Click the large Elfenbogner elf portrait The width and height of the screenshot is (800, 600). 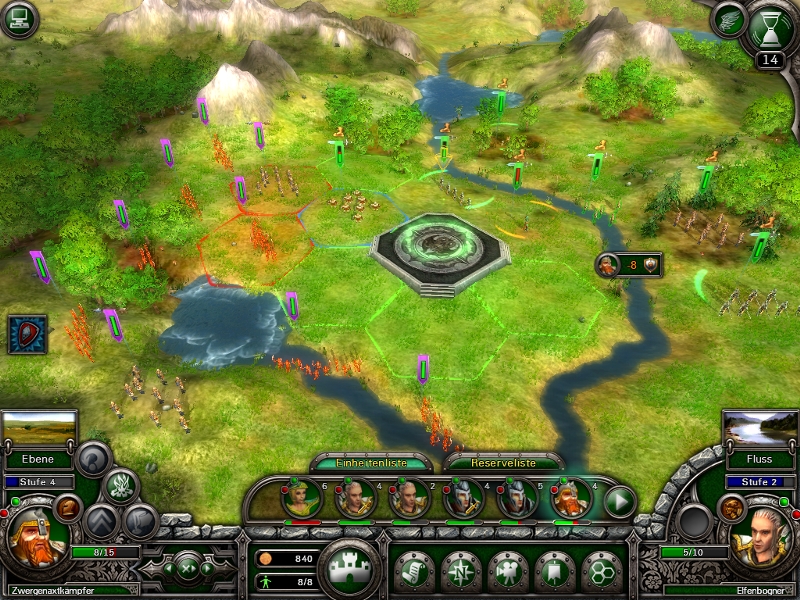pos(762,537)
